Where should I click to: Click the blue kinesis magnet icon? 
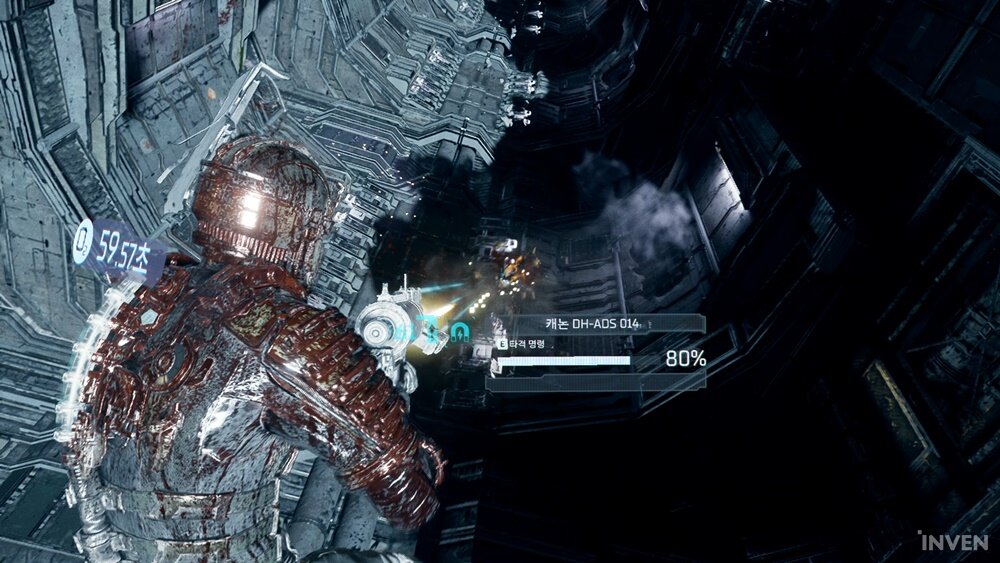[x=459, y=331]
